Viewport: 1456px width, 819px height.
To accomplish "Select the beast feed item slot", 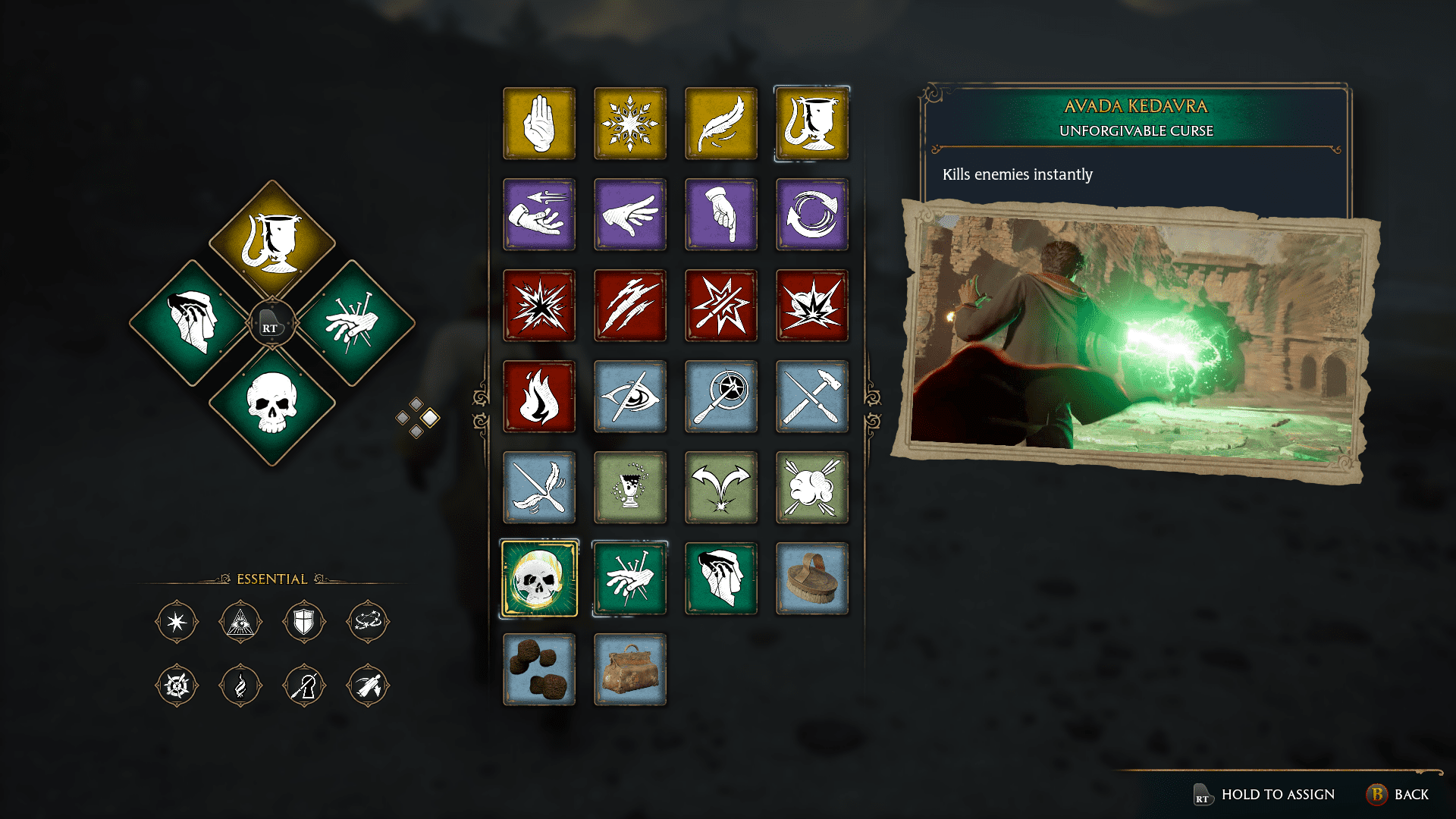I will pyautogui.click(x=539, y=670).
